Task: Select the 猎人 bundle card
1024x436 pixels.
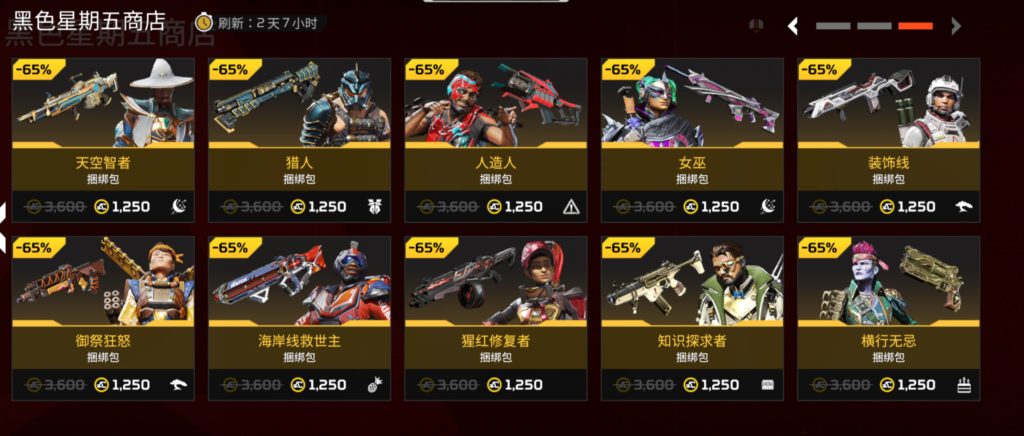Action: pyautogui.click(x=299, y=140)
